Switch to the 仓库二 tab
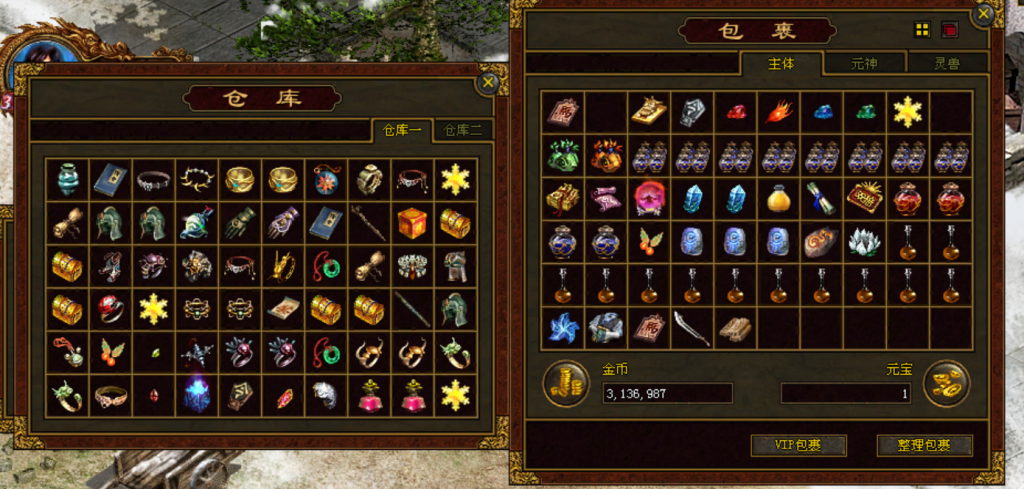 (x=462, y=130)
